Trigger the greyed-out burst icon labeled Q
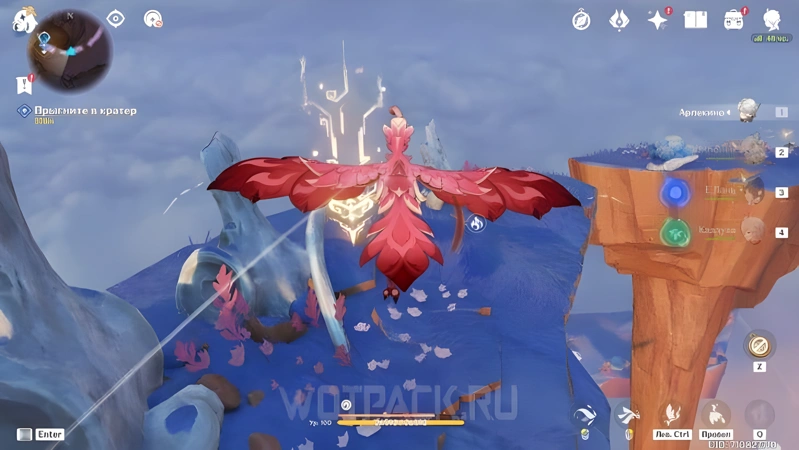The image size is (799, 450). coord(760,414)
